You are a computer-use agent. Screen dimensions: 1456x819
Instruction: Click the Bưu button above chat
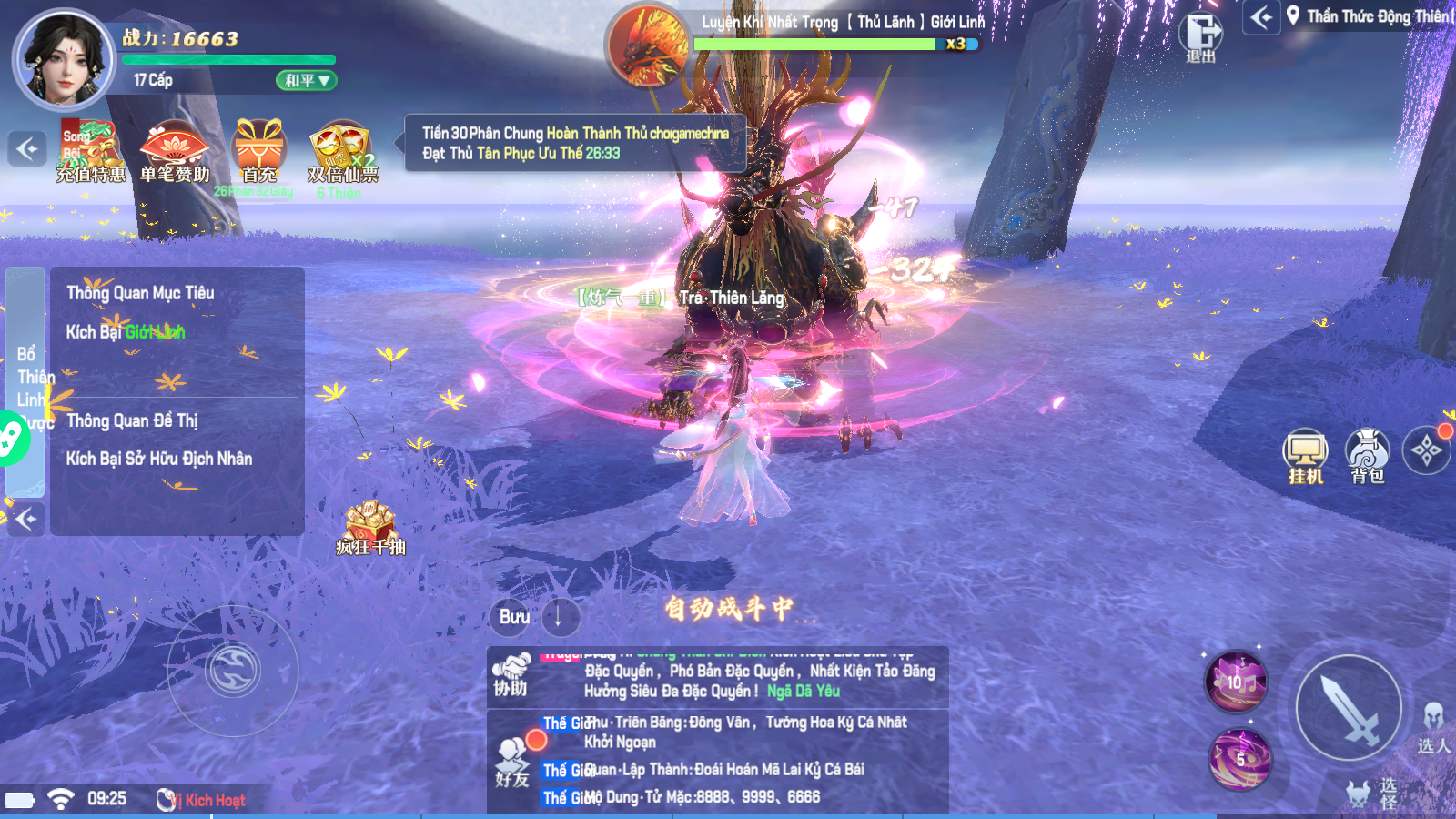point(514,617)
